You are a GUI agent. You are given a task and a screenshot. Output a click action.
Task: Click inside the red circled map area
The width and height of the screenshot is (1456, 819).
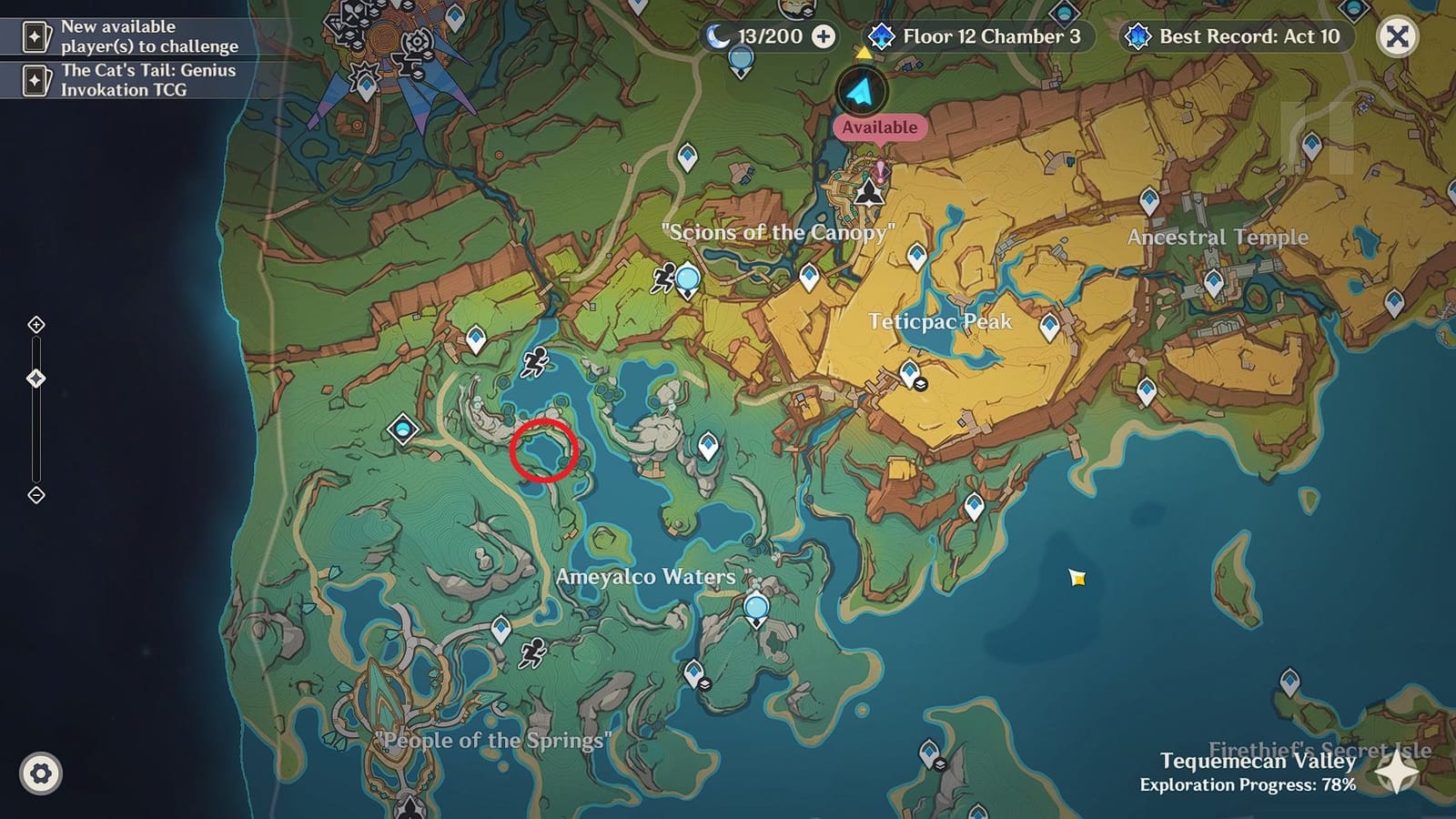(x=544, y=452)
